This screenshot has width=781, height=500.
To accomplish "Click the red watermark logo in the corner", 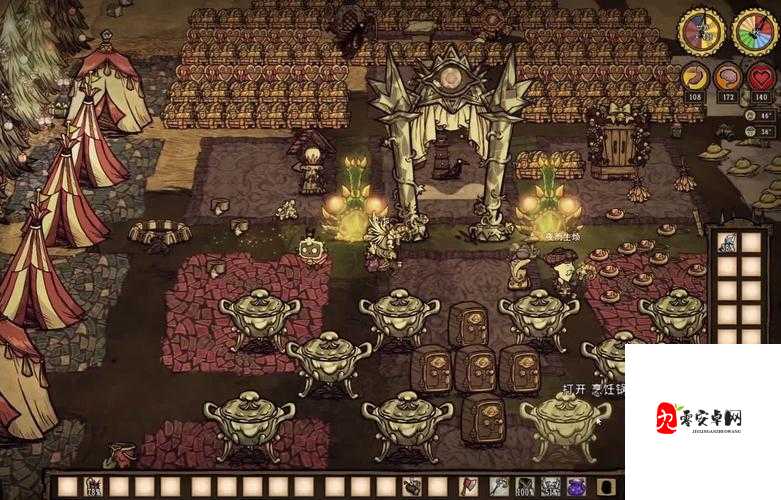I will [669, 420].
